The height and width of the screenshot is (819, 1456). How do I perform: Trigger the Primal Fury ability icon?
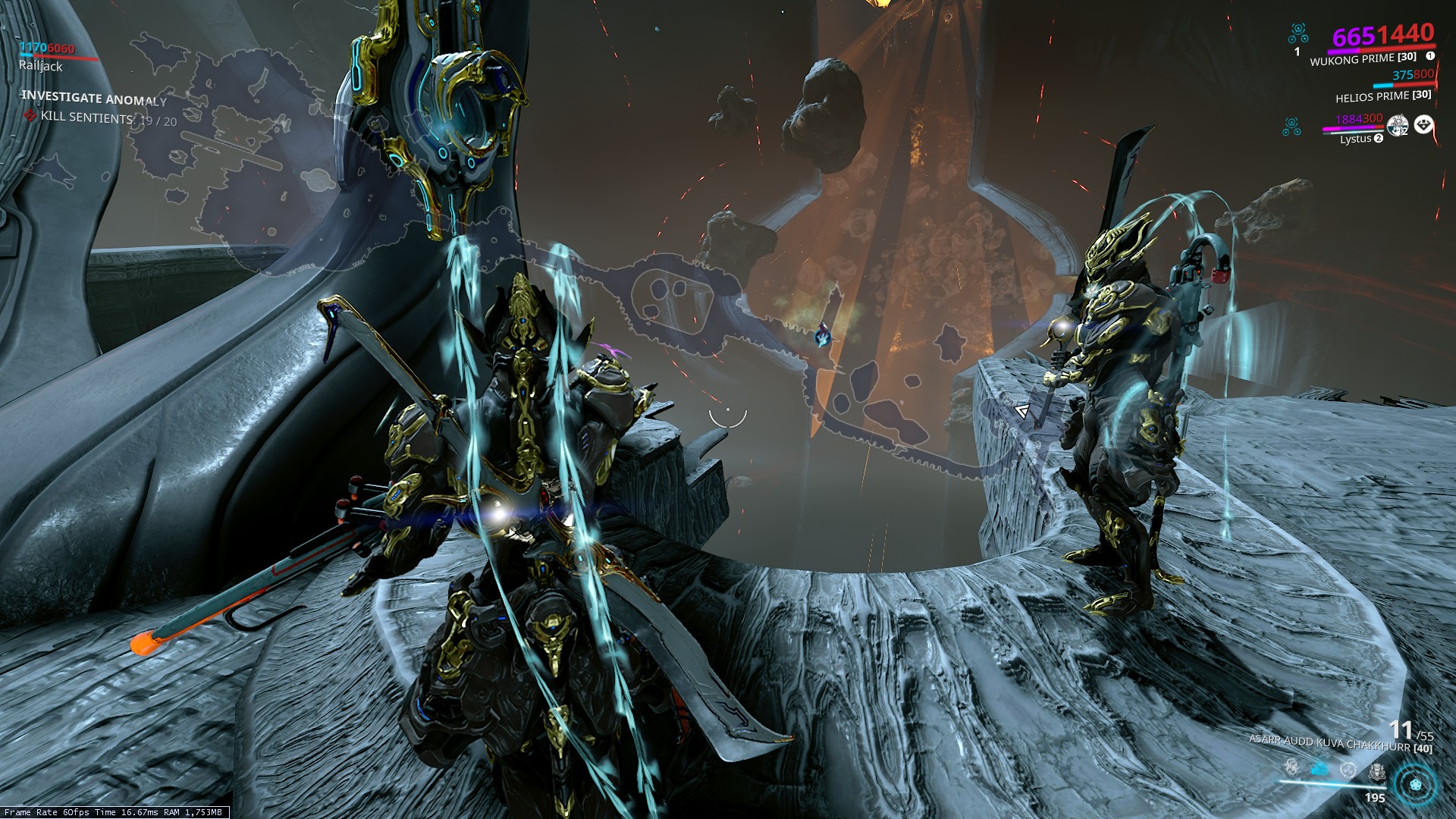click(x=1376, y=771)
